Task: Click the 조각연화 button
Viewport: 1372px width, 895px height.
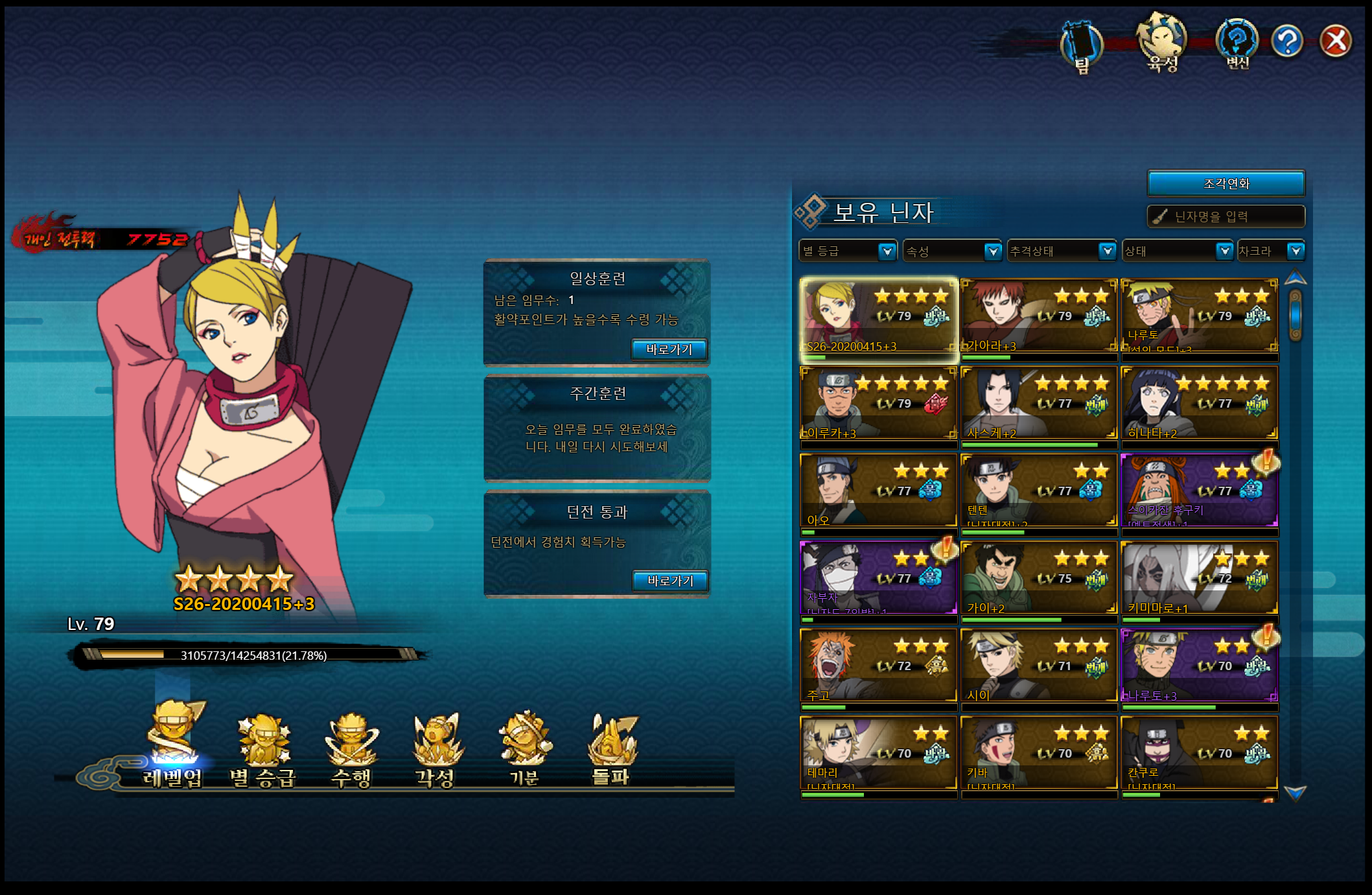Action: [1226, 183]
